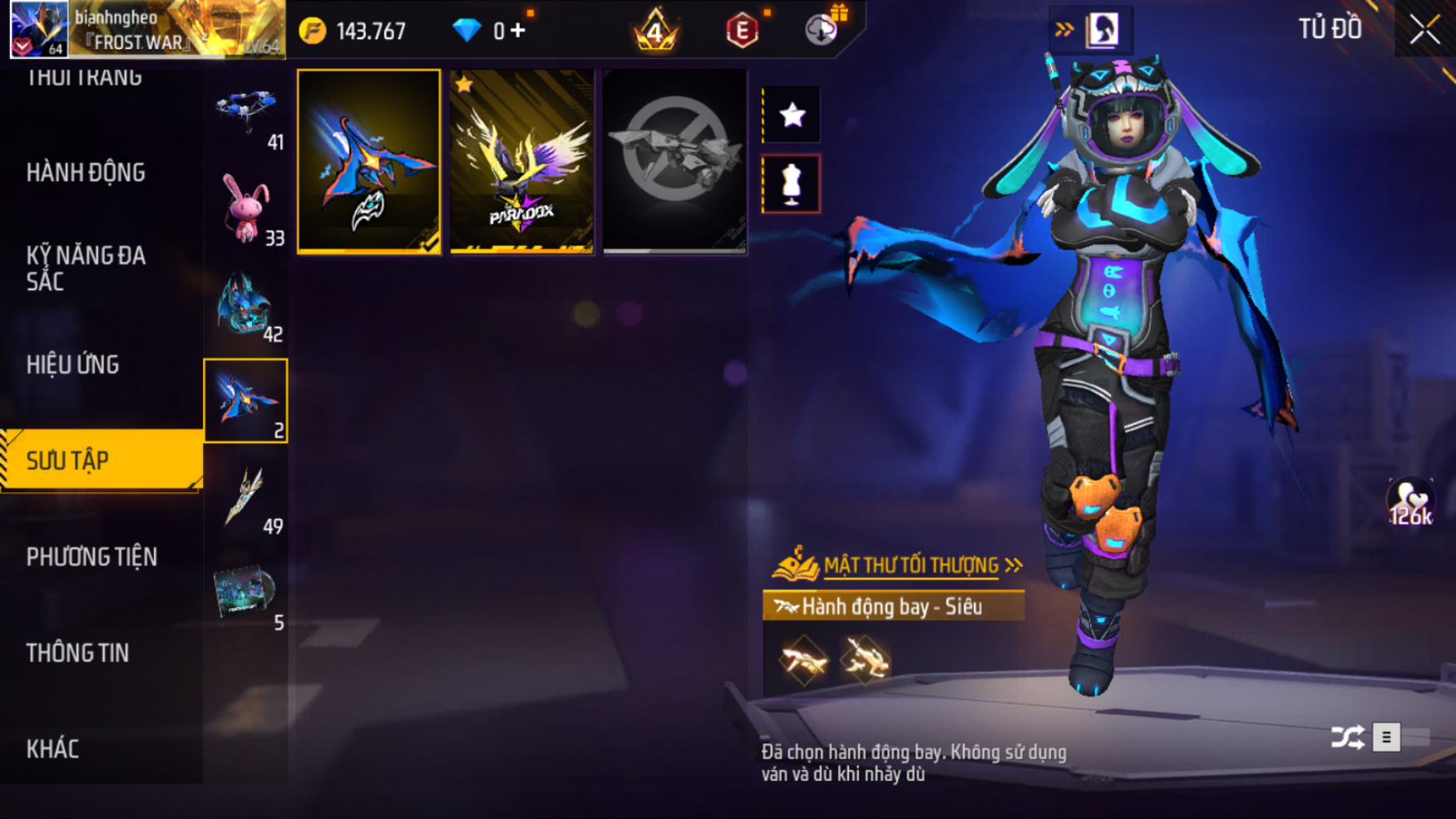Close the wardrobe screen
This screenshot has width=1456, height=819.
1424,30
